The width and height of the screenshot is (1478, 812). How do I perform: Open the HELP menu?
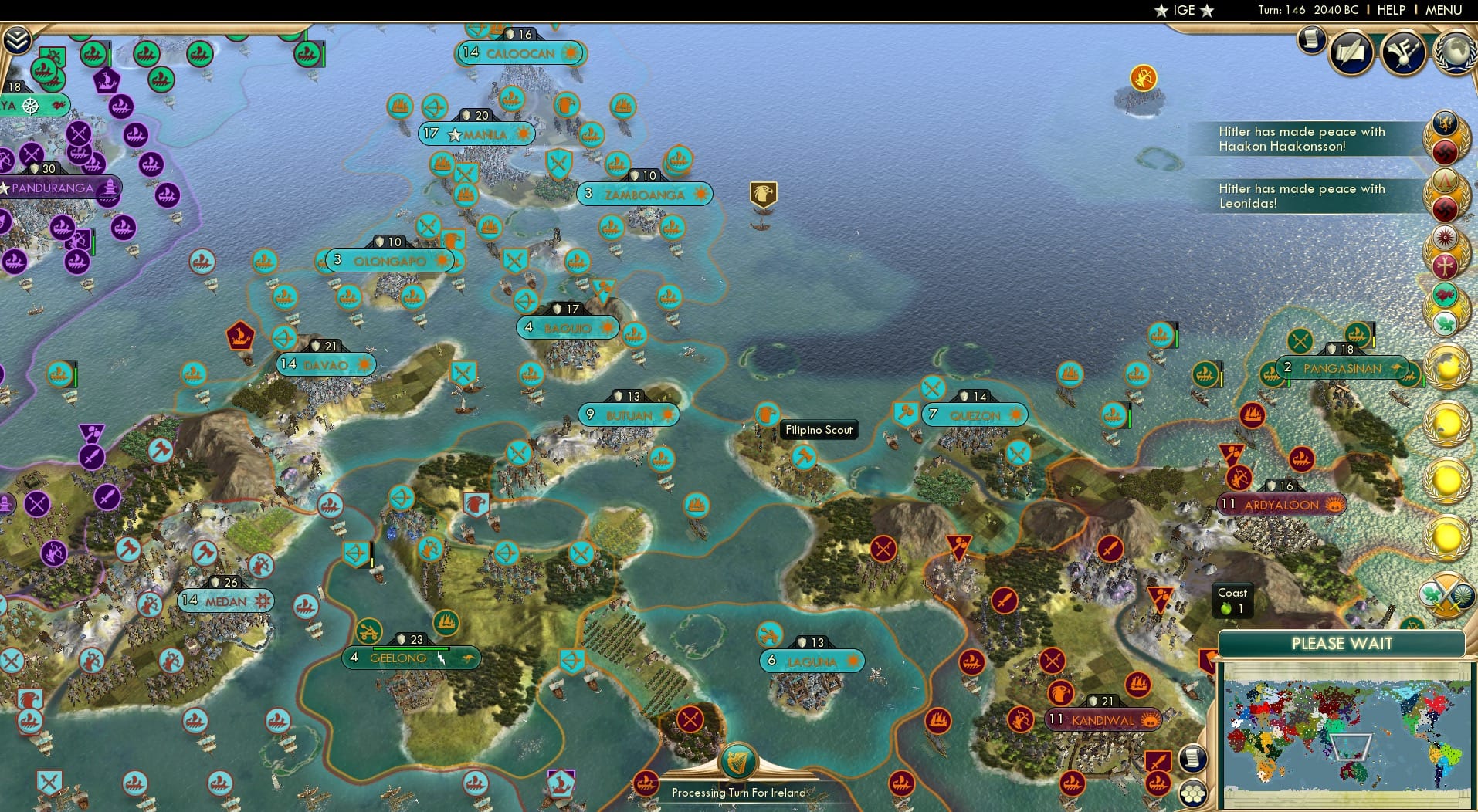pos(1390,10)
